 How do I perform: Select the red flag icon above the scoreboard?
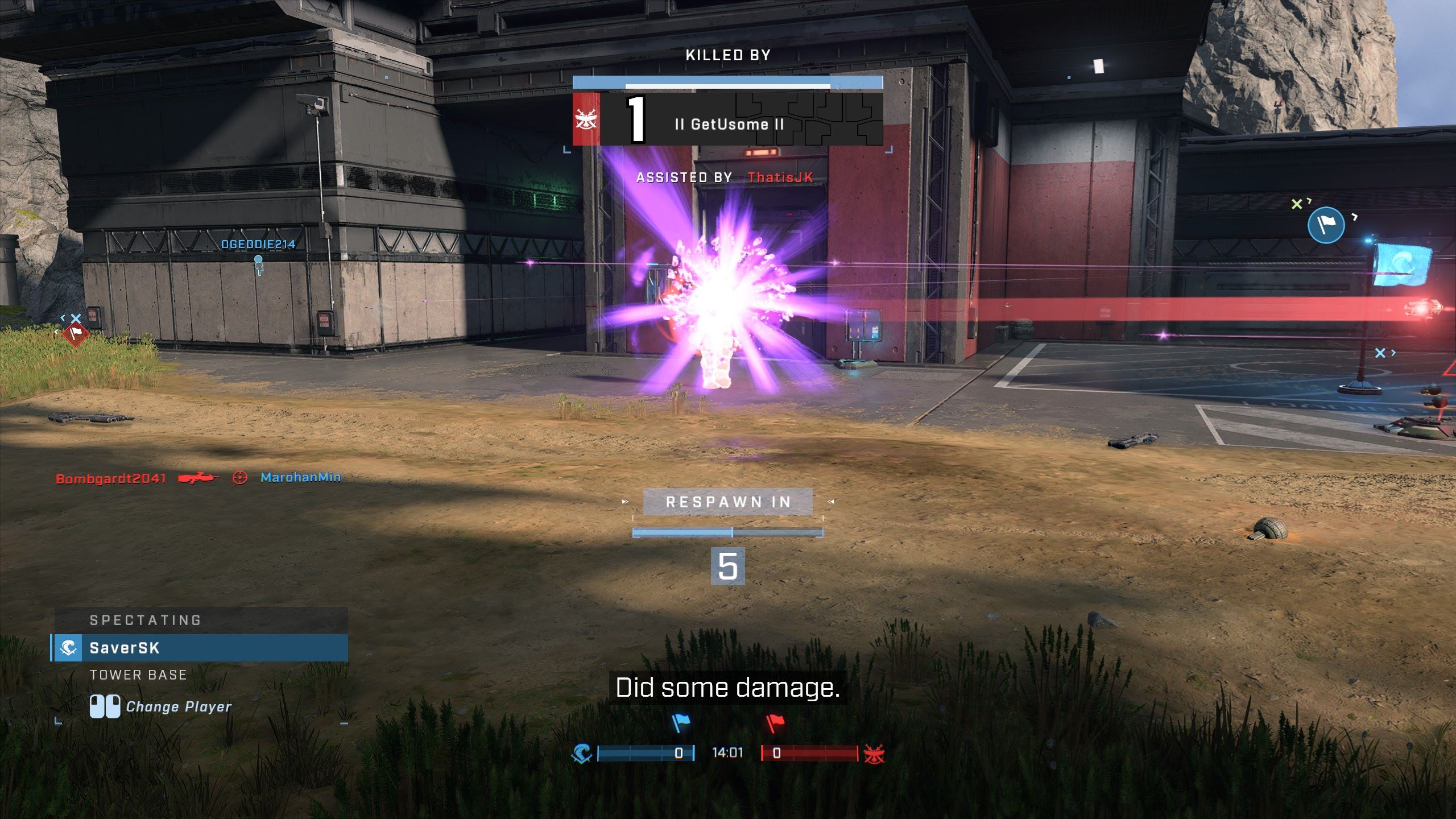coord(775,723)
